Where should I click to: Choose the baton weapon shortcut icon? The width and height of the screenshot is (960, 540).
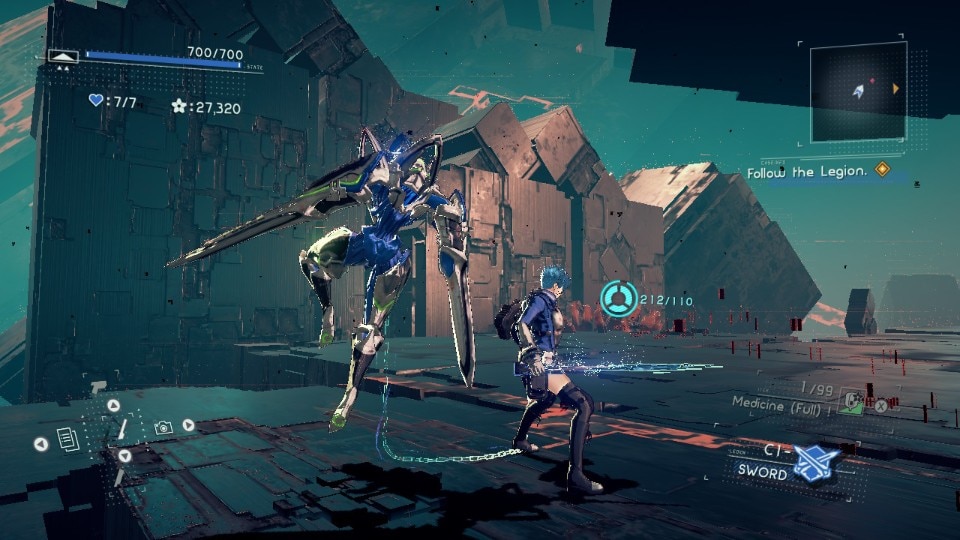[122, 429]
